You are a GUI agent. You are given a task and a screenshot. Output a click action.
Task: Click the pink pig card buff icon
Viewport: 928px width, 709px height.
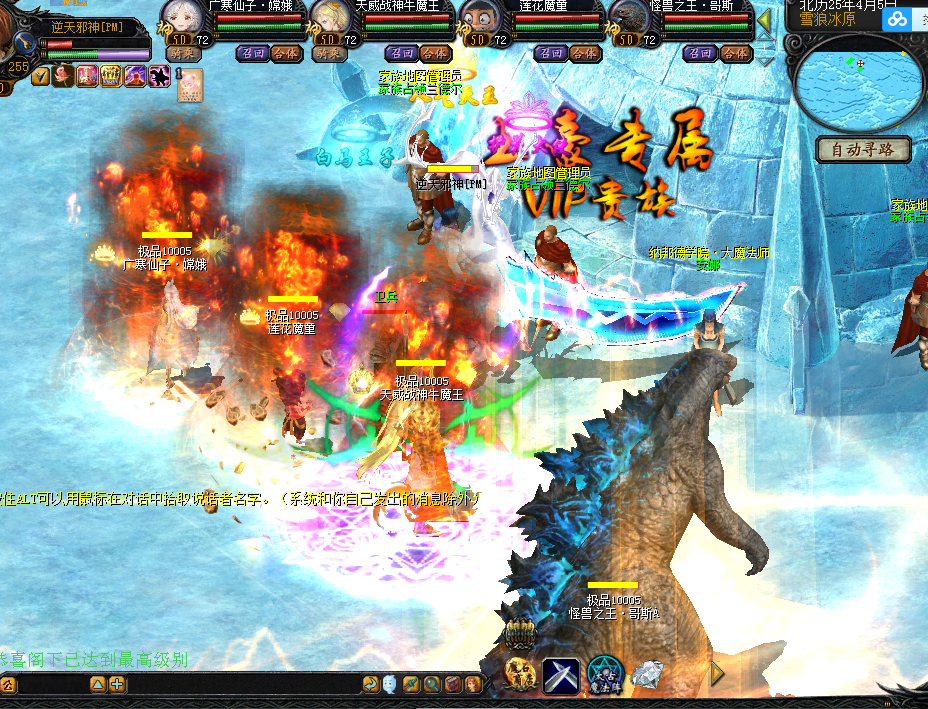tap(189, 86)
